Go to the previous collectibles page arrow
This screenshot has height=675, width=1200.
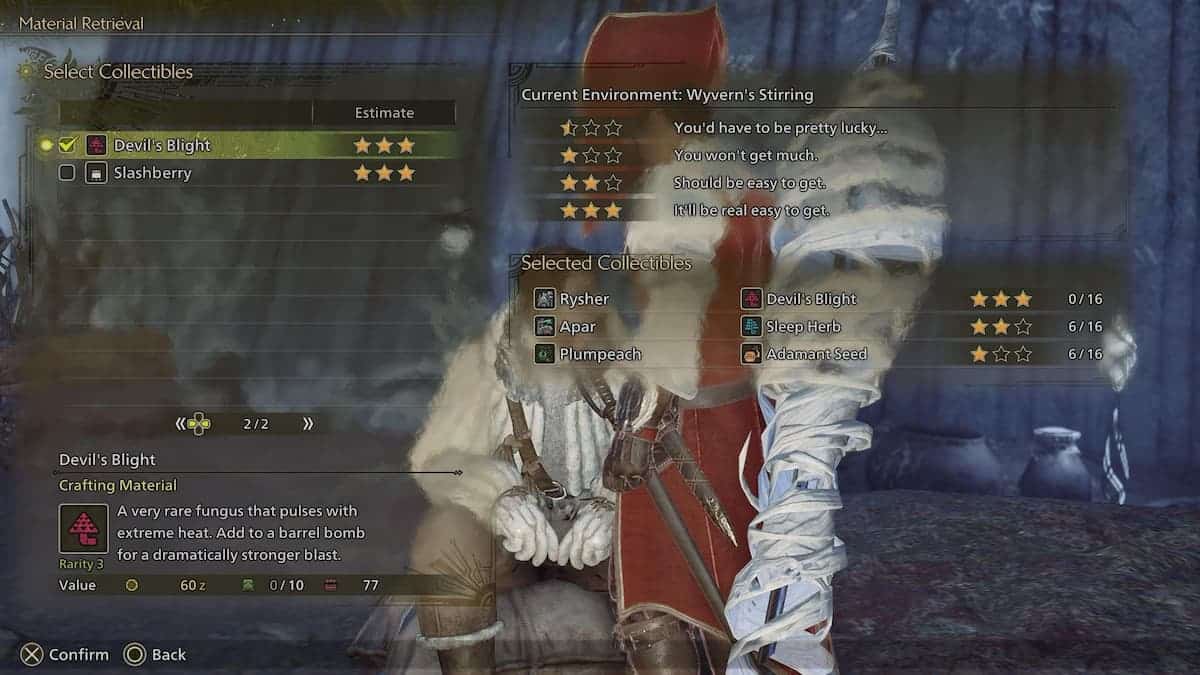coord(181,424)
